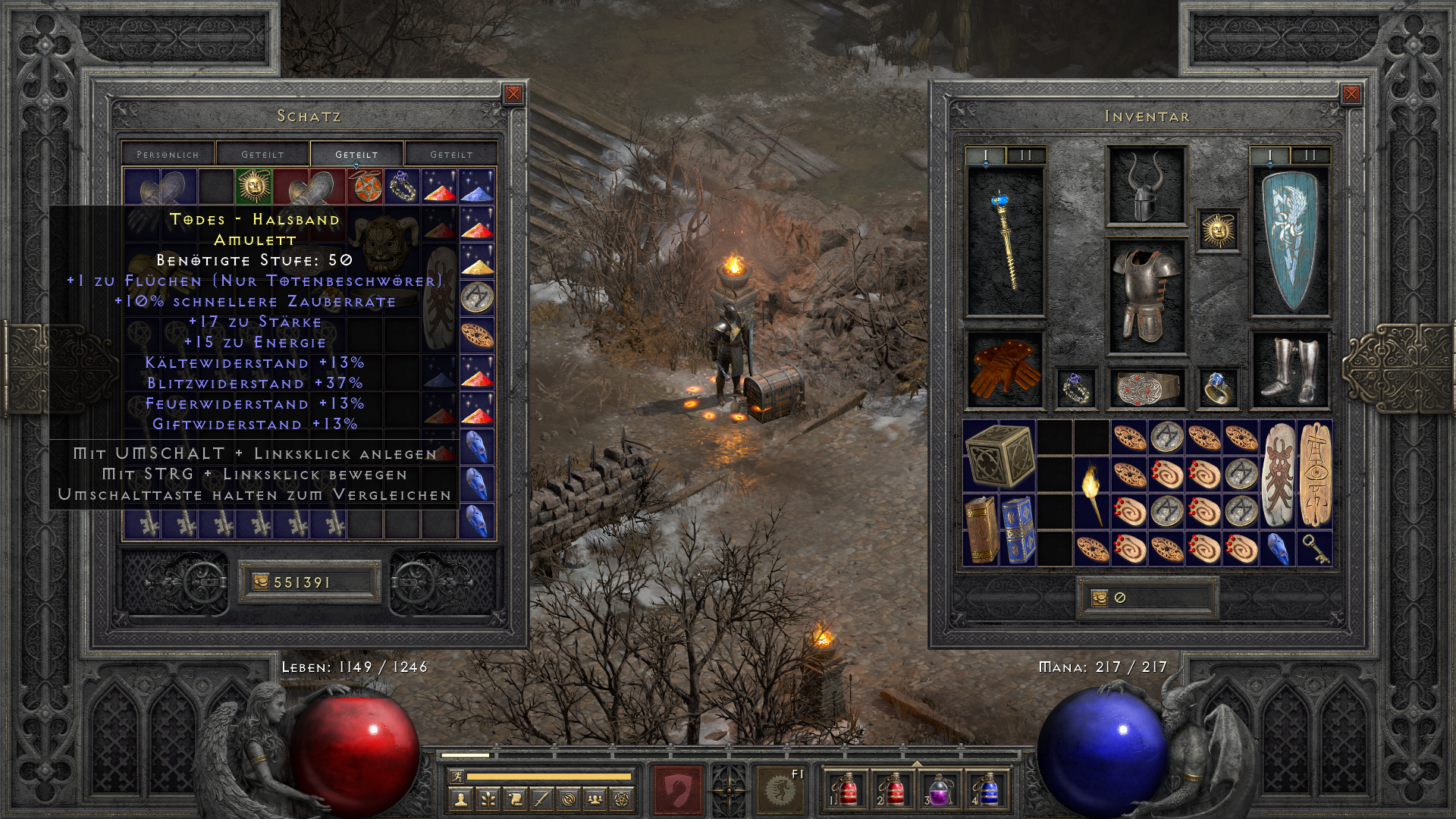Select the blue sapphire ring slot
Screen dimensions: 1456x819
pyautogui.click(x=1219, y=388)
